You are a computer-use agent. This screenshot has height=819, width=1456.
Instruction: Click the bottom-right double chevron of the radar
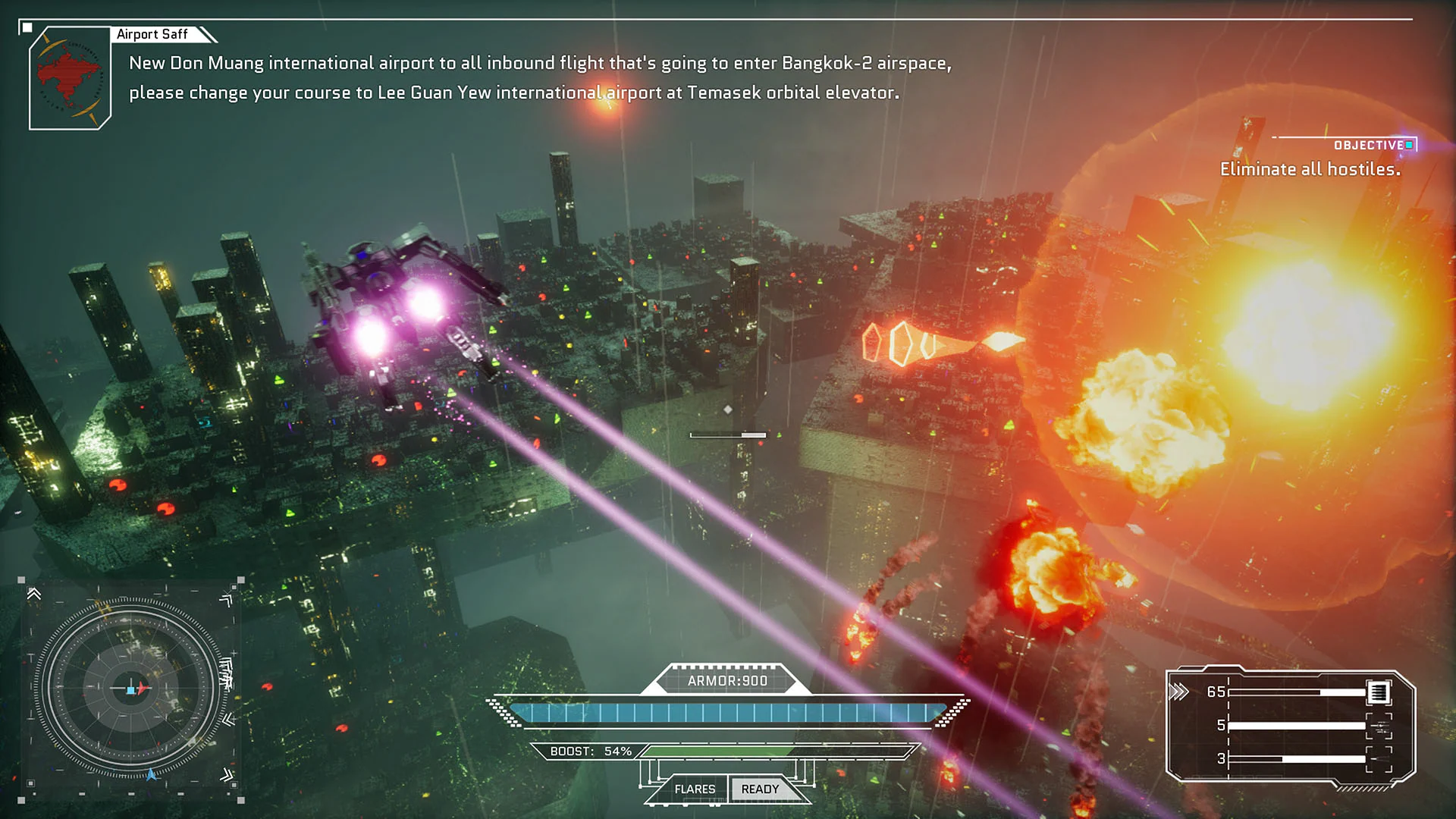point(227,776)
